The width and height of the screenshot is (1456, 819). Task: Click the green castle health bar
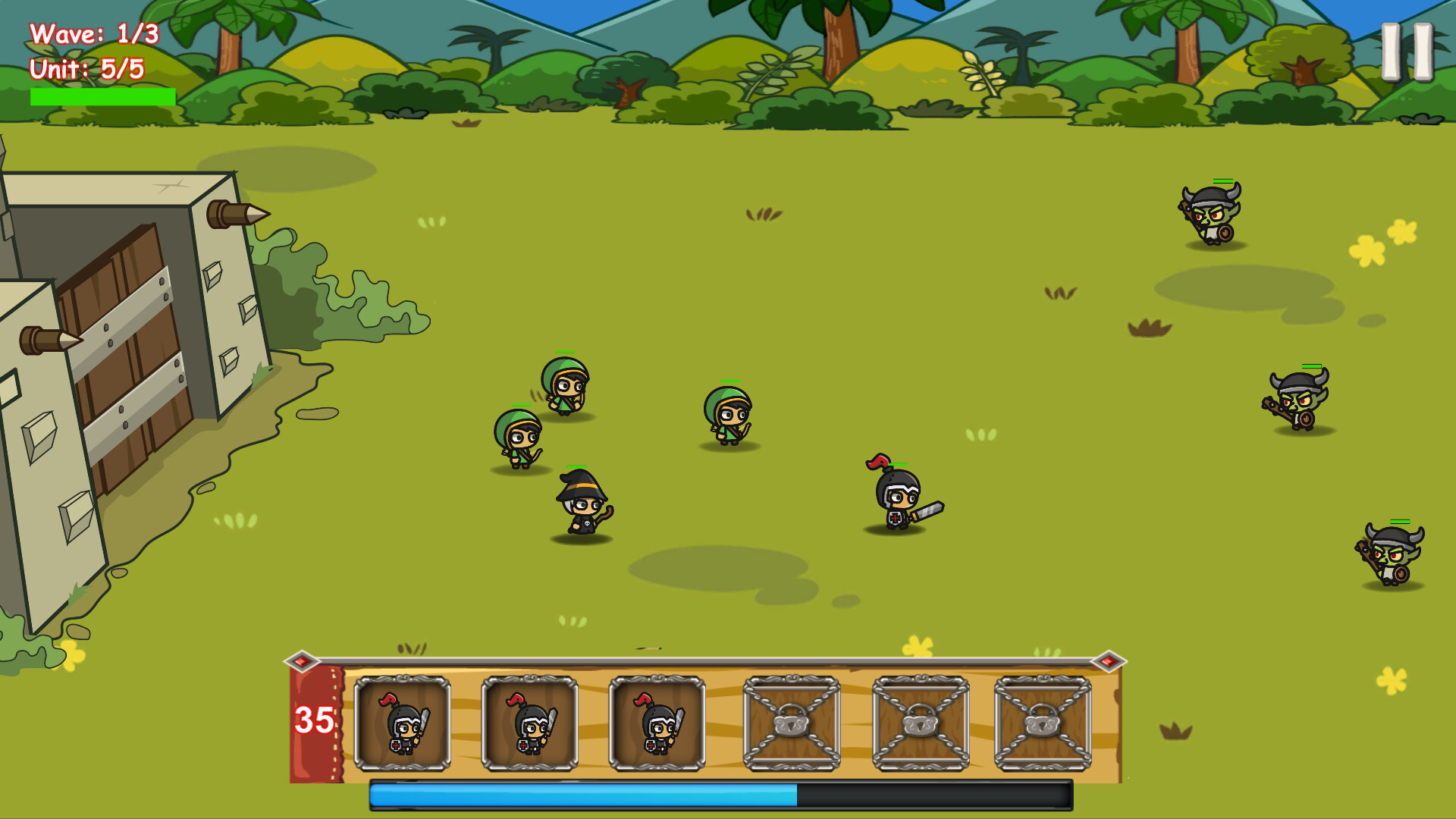(102, 97)
